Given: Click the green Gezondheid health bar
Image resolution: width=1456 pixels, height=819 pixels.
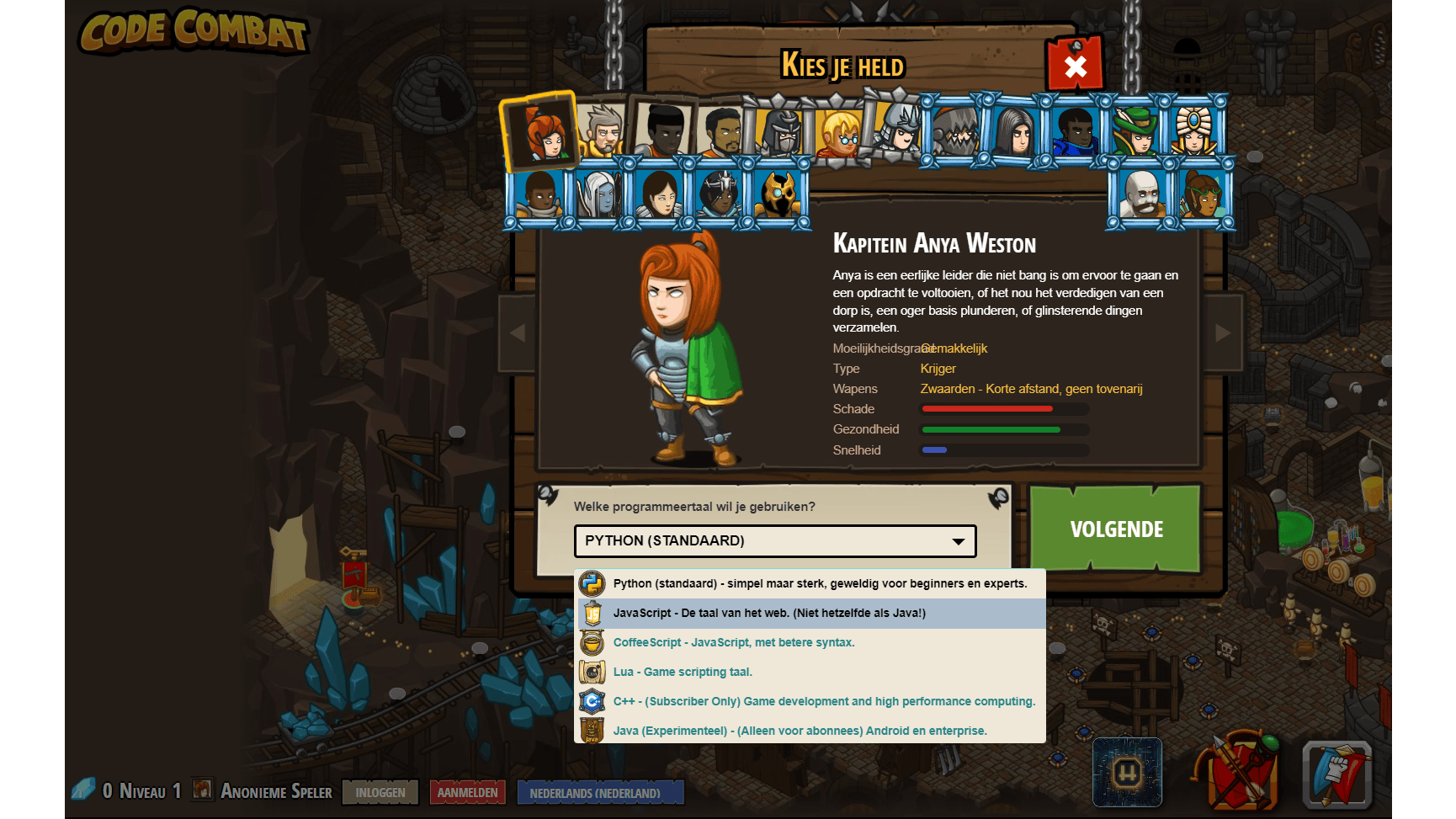Looking at the screenshot, I should click(x=993, y=429).
